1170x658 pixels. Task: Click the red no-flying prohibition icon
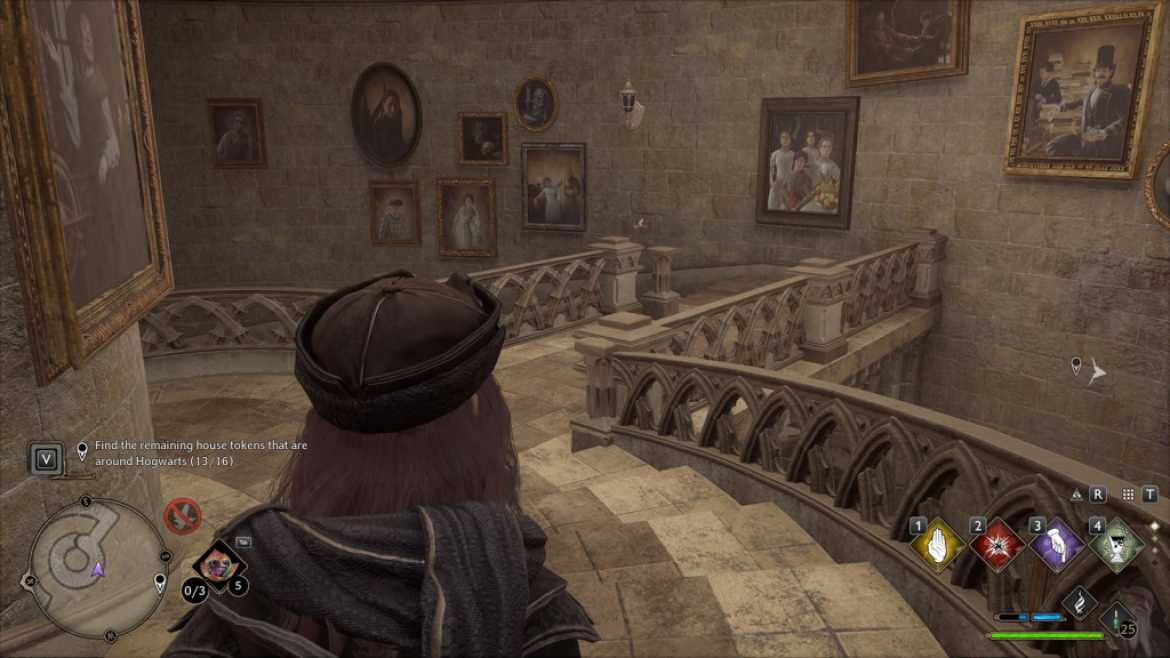(182, 516)
